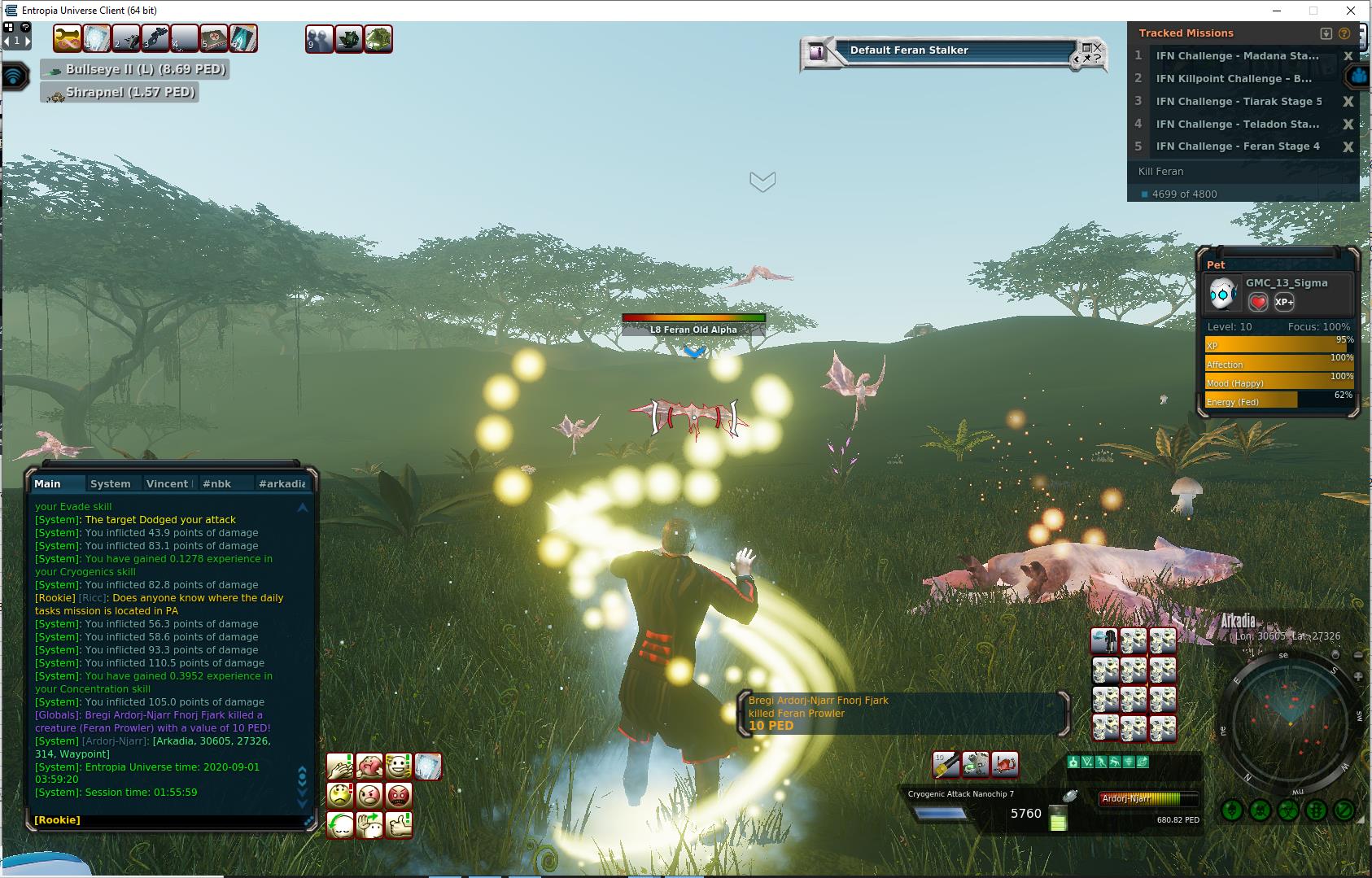This screenshot has height=878, width=1372.
Task: Use the medkit hotbar slot
Action: pyautogui.click(x=213, y=38)
